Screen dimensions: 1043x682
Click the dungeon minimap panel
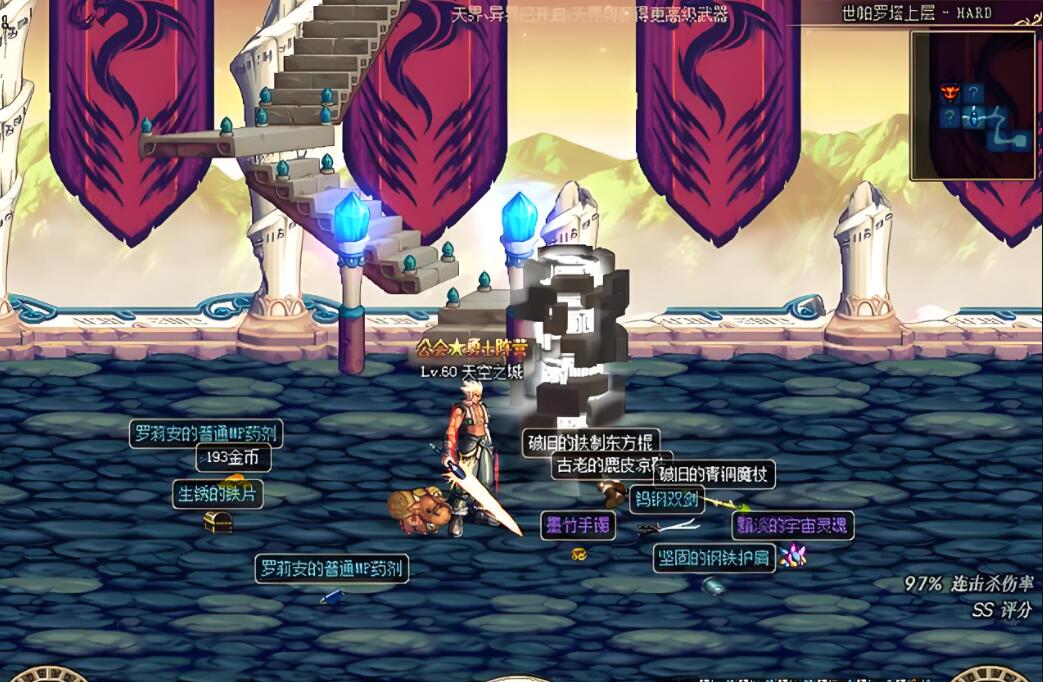pyautogui.click(x=972, y=105)
